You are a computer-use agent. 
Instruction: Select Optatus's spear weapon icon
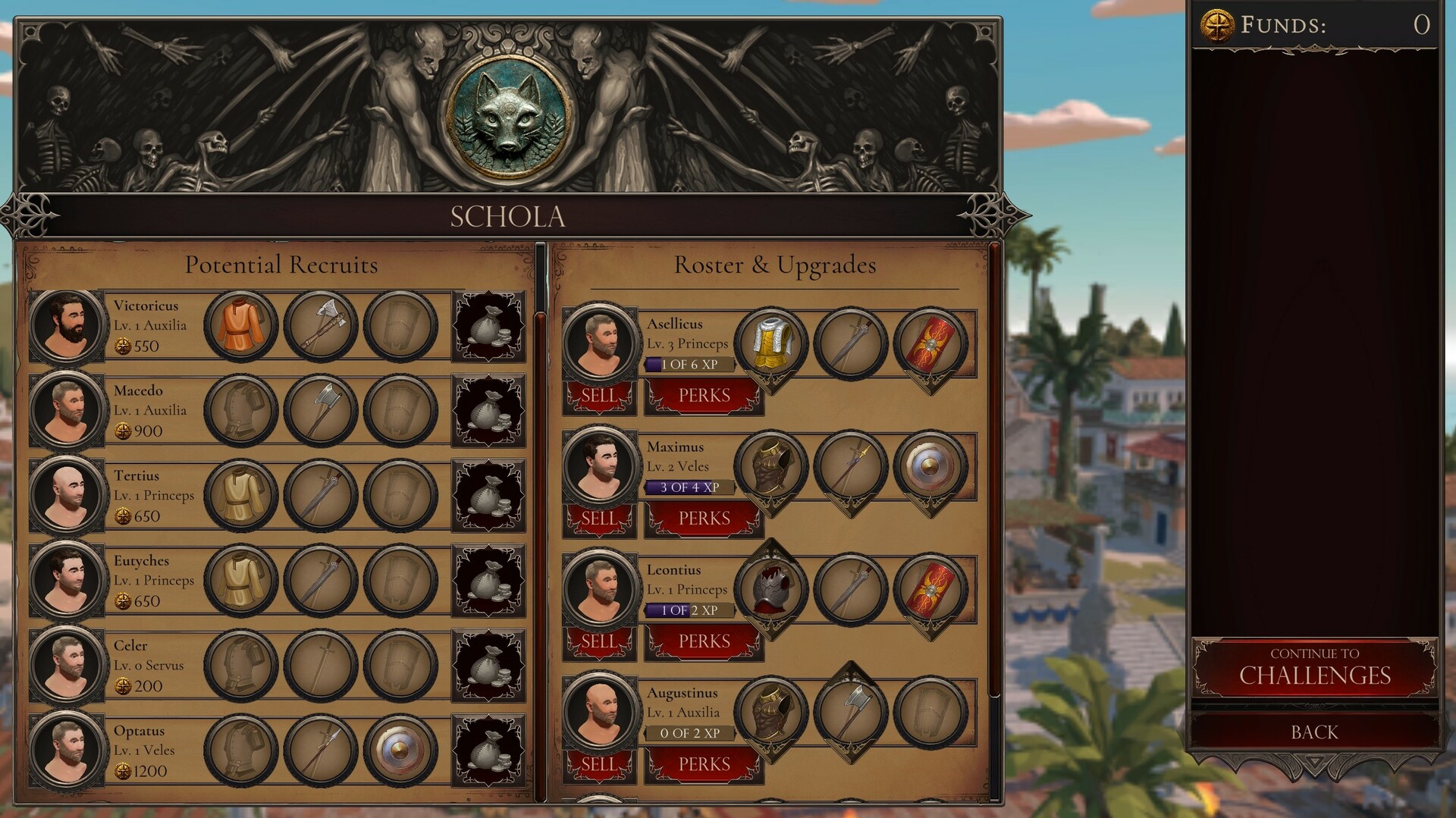coord(322,750)
